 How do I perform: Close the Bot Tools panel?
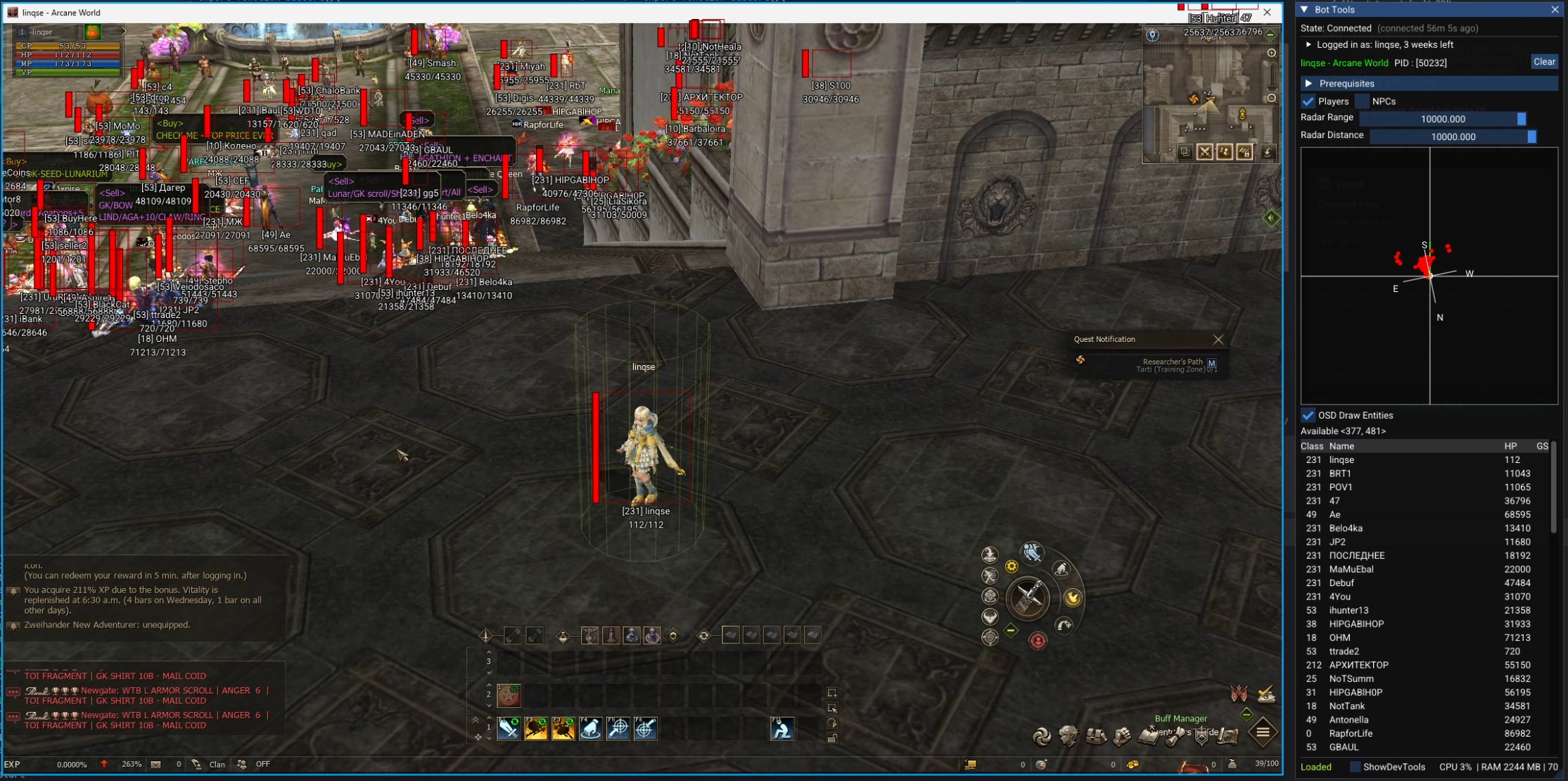click(x=1555, y=10)
